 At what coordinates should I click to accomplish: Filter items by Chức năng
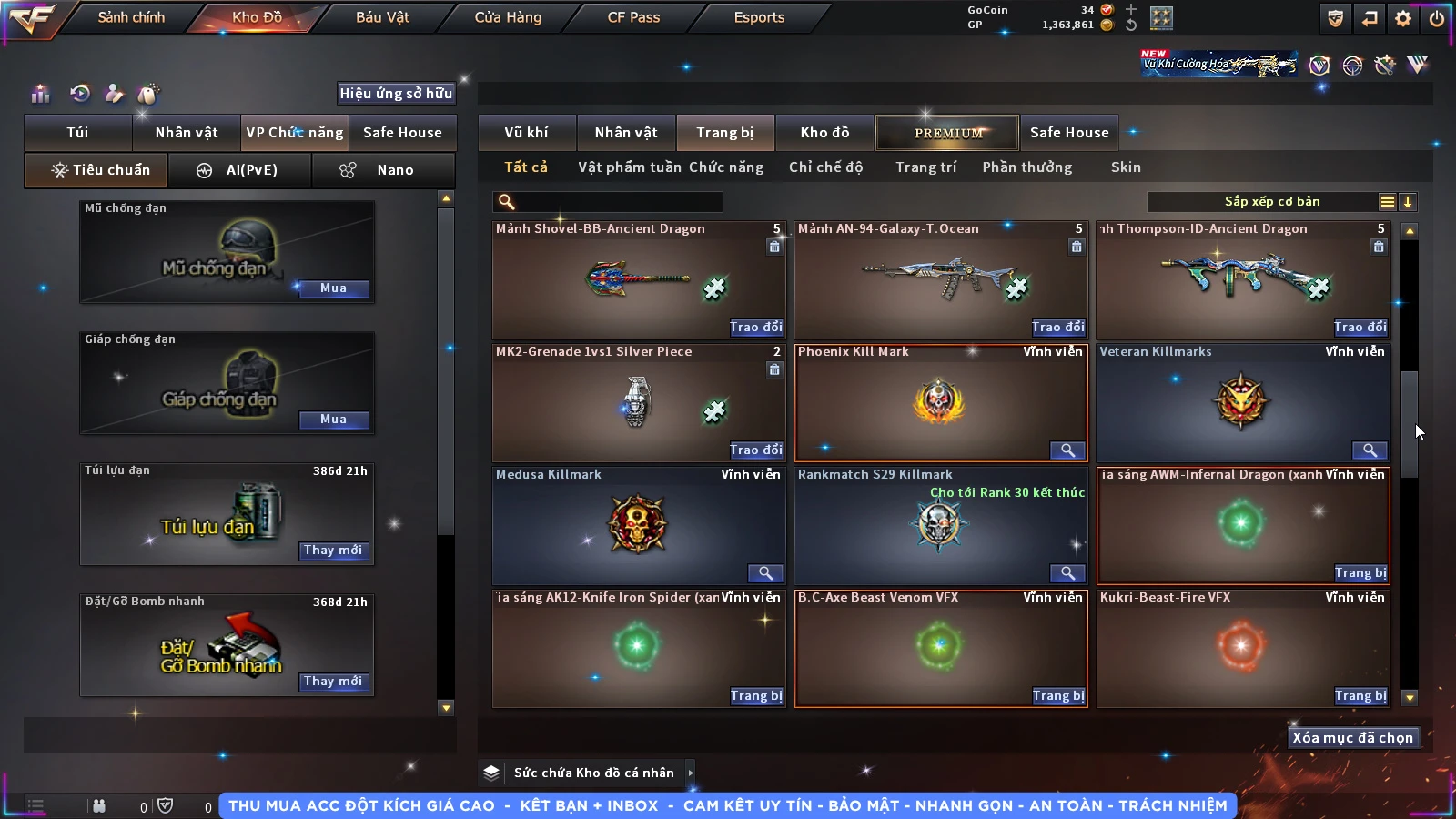[x=725, y=167]
